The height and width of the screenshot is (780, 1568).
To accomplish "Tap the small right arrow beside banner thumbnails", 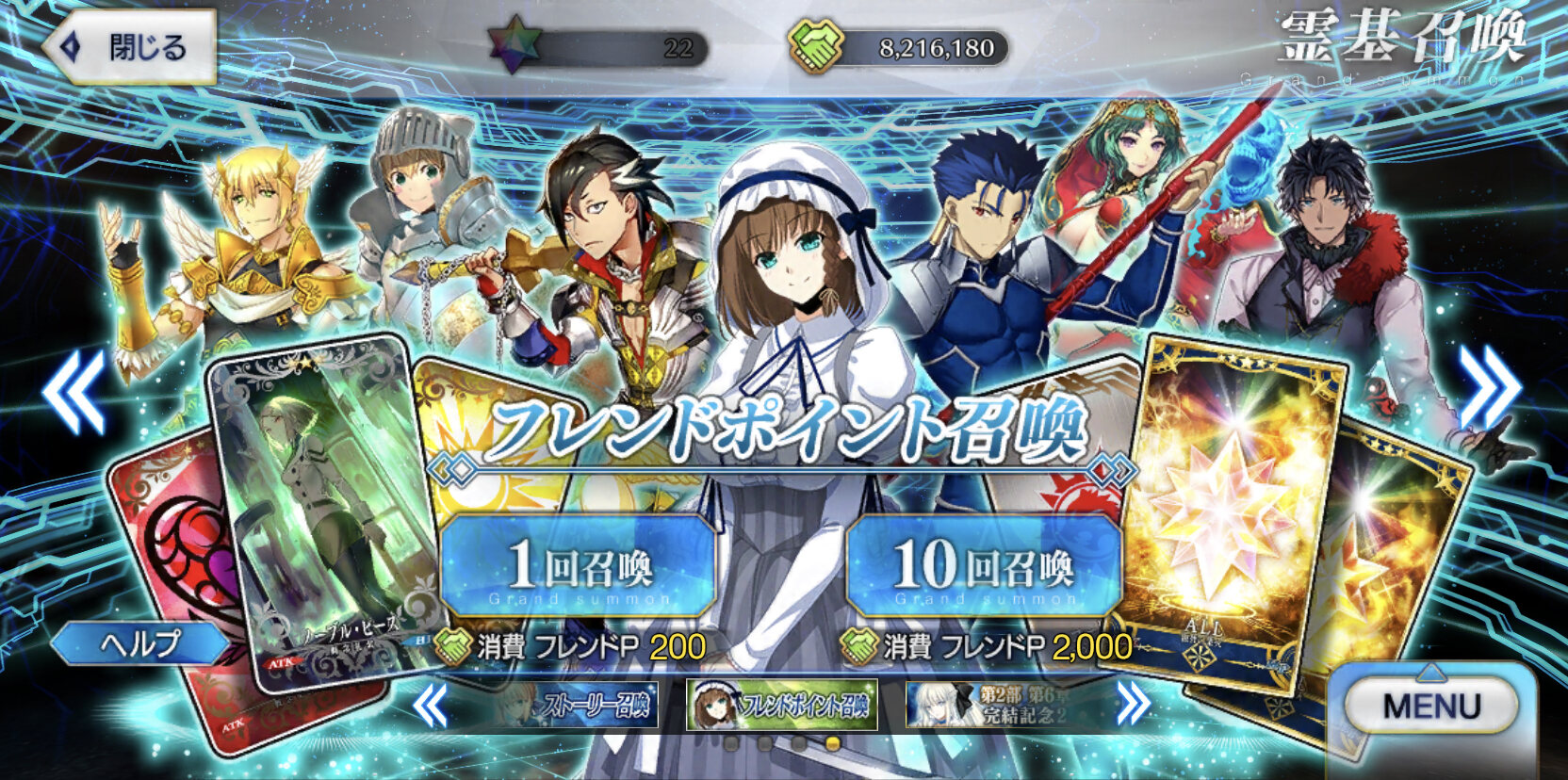I will coord(1132,703).
